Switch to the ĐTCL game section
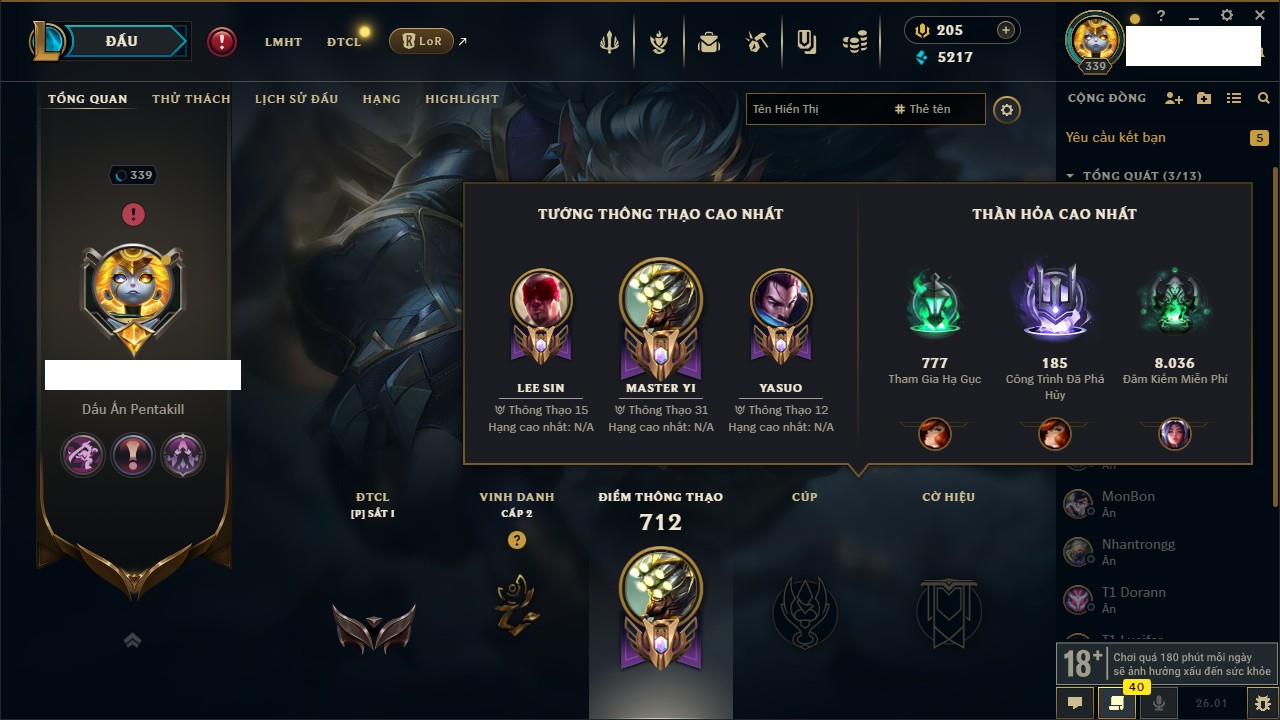 point(344,42)
